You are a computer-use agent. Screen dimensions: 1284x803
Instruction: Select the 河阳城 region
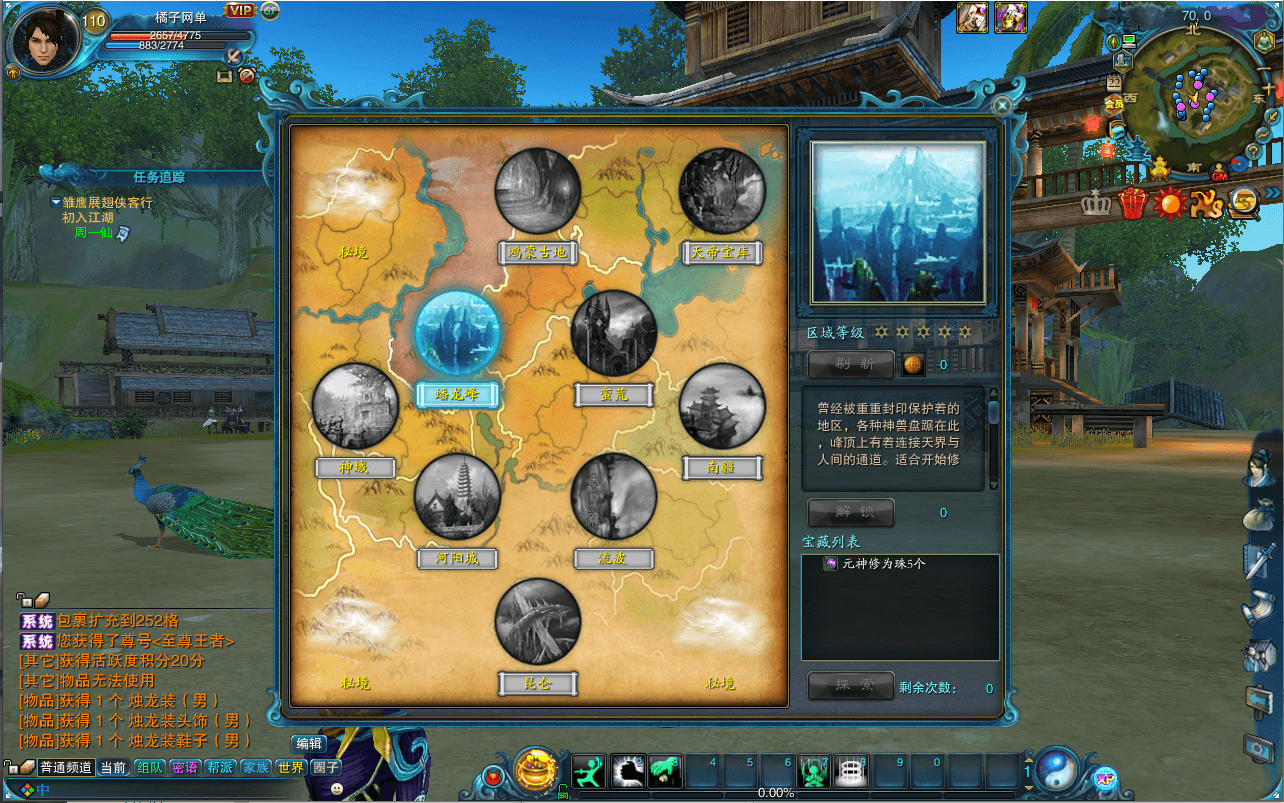[x=458, y=496]
